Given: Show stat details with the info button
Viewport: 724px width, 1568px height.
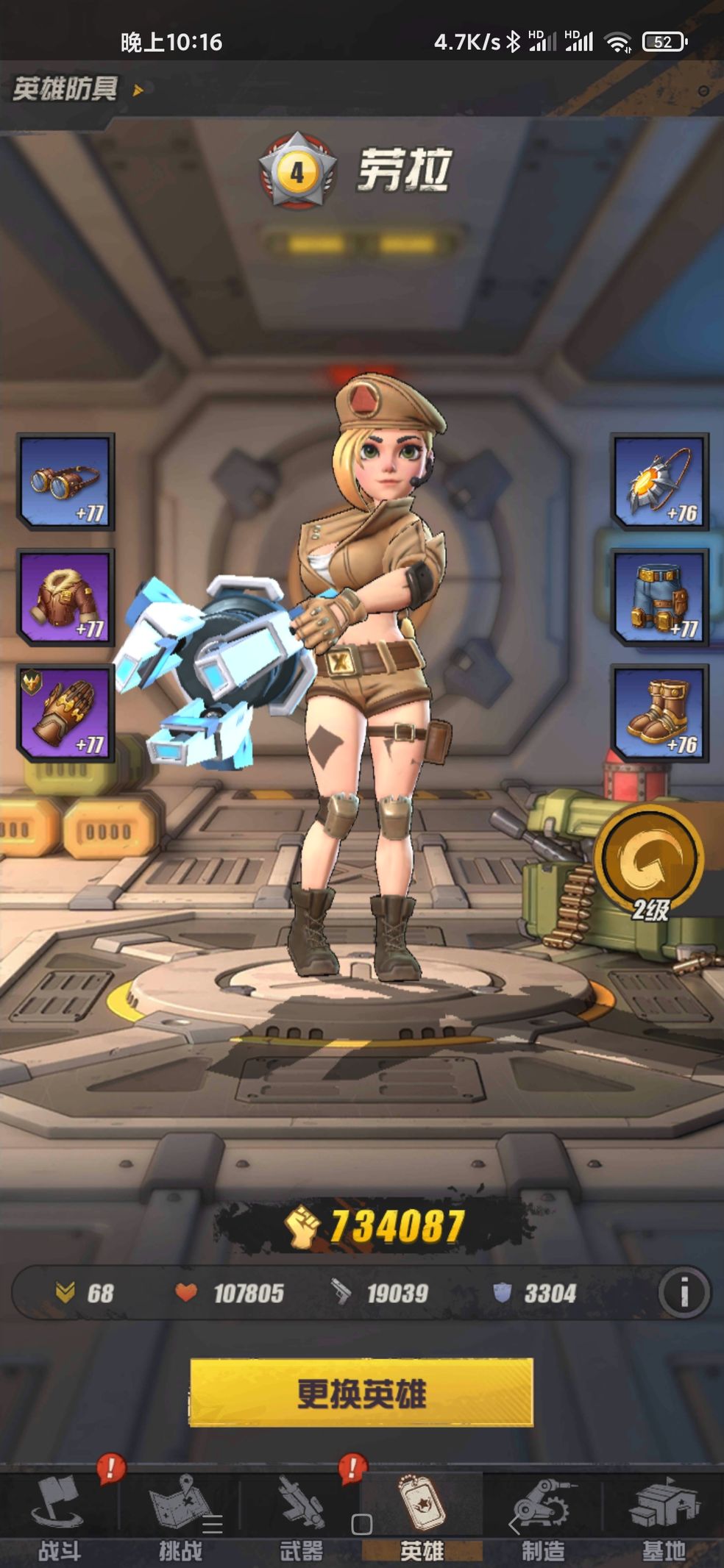Looking at the screenshot, I should pyautogui.click(x=684, y=1292).
